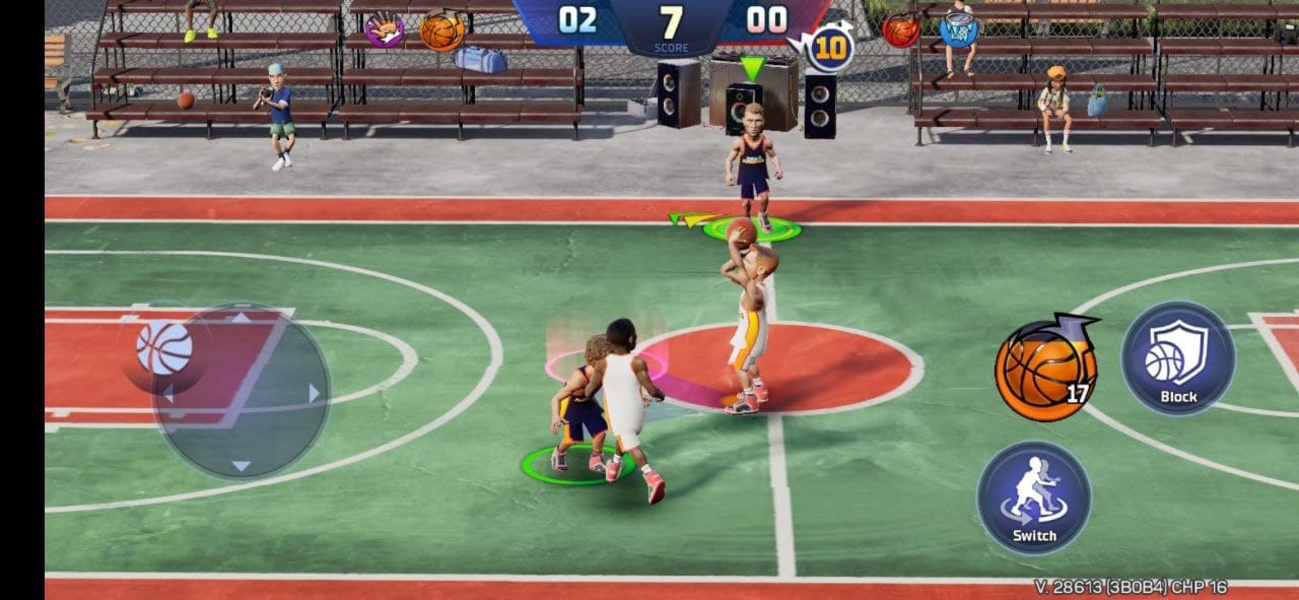Click the joystick's down arrow
The height and width of the screenshot is (600, 1299).
241,465
